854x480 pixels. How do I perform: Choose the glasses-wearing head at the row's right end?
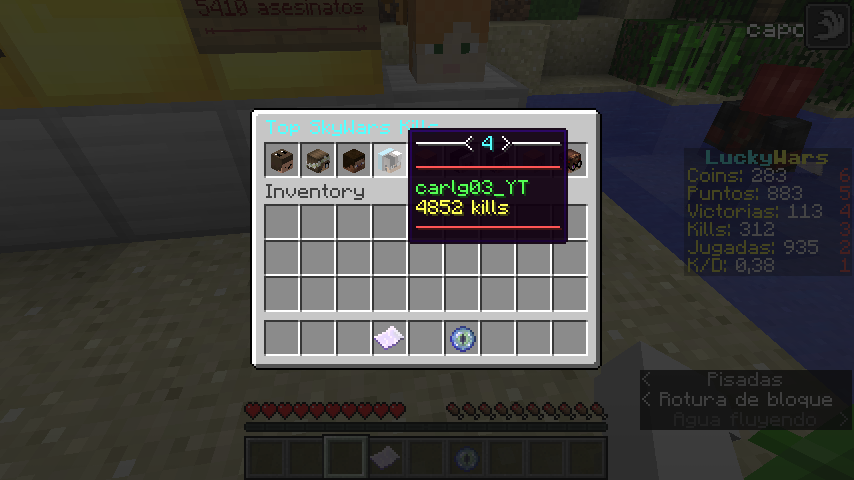pyautogui.click(x=574, y=160)
